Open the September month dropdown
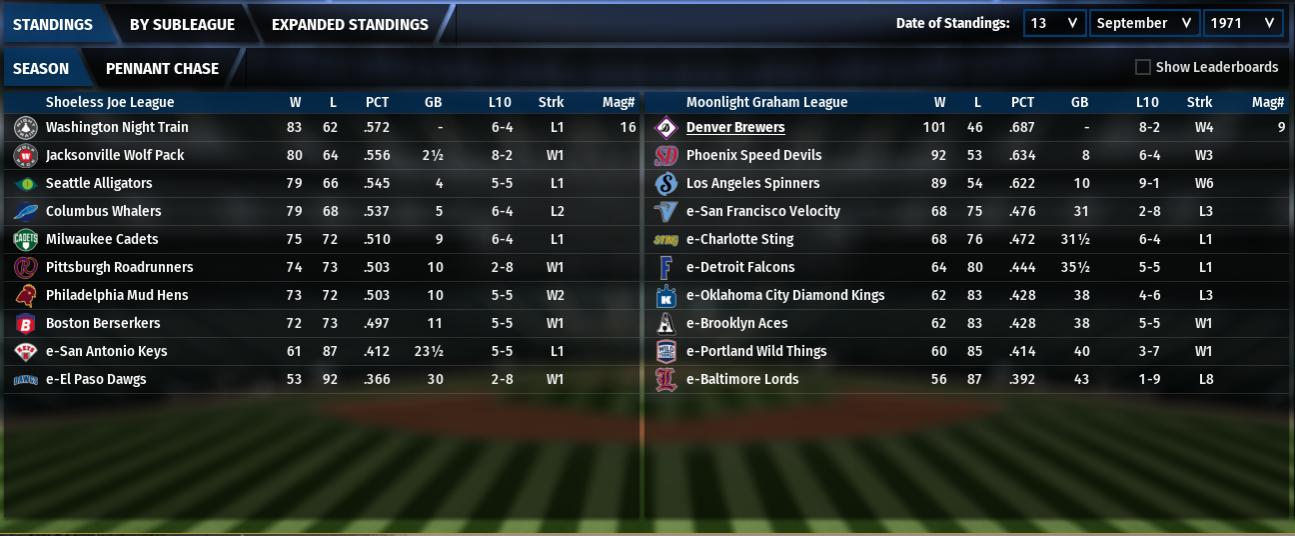Screen dimensions: 1295x536 click(1143, 23)
